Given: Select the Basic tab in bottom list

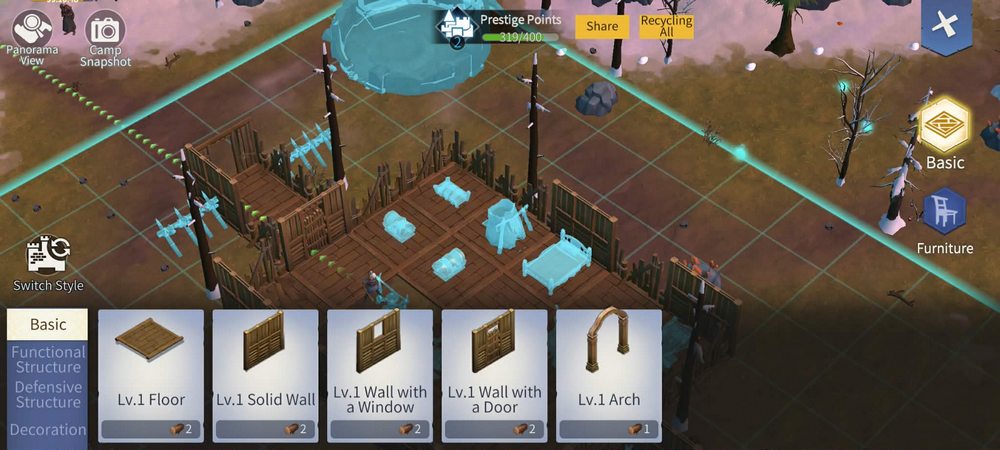Looking at the screenshot, I should coord(47,324).
